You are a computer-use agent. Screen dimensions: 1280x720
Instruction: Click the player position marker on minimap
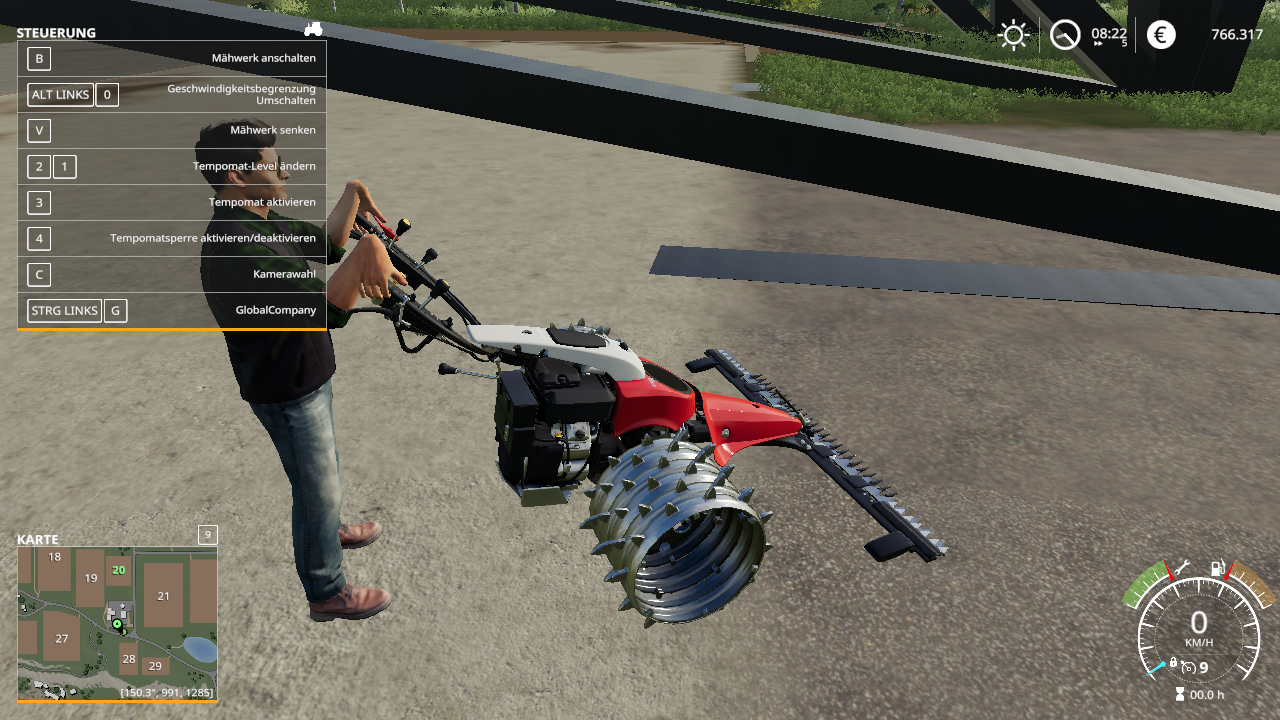pos(117,625)
